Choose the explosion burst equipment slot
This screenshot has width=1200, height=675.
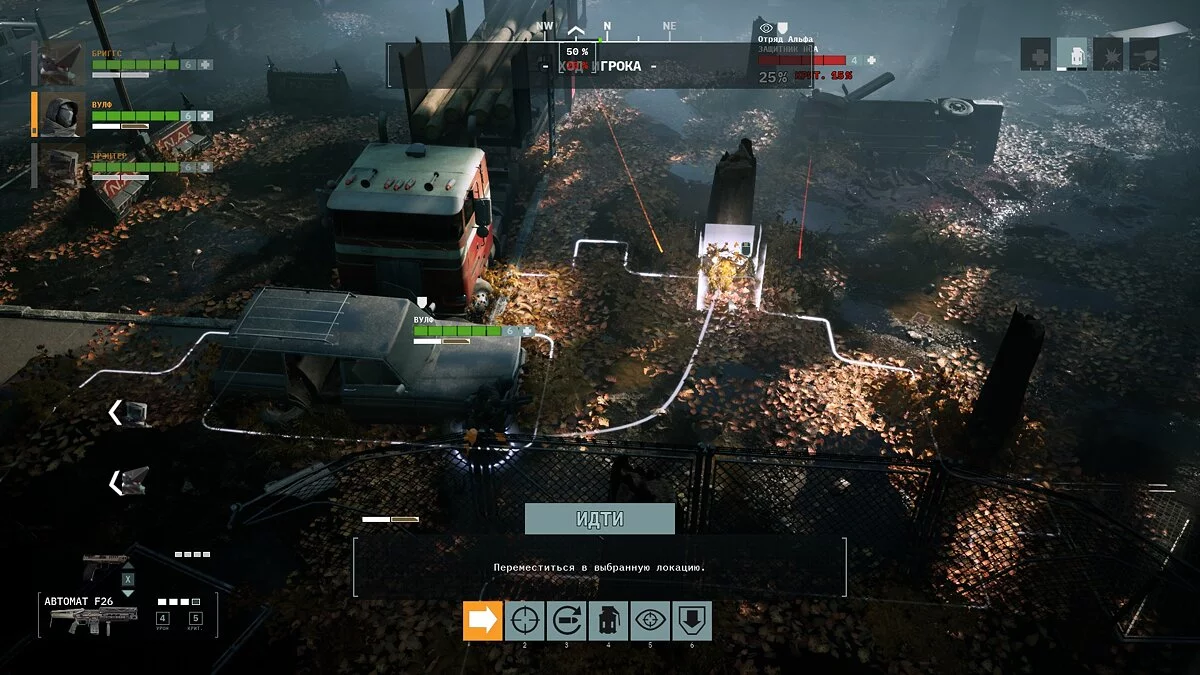click(1108, 54)
